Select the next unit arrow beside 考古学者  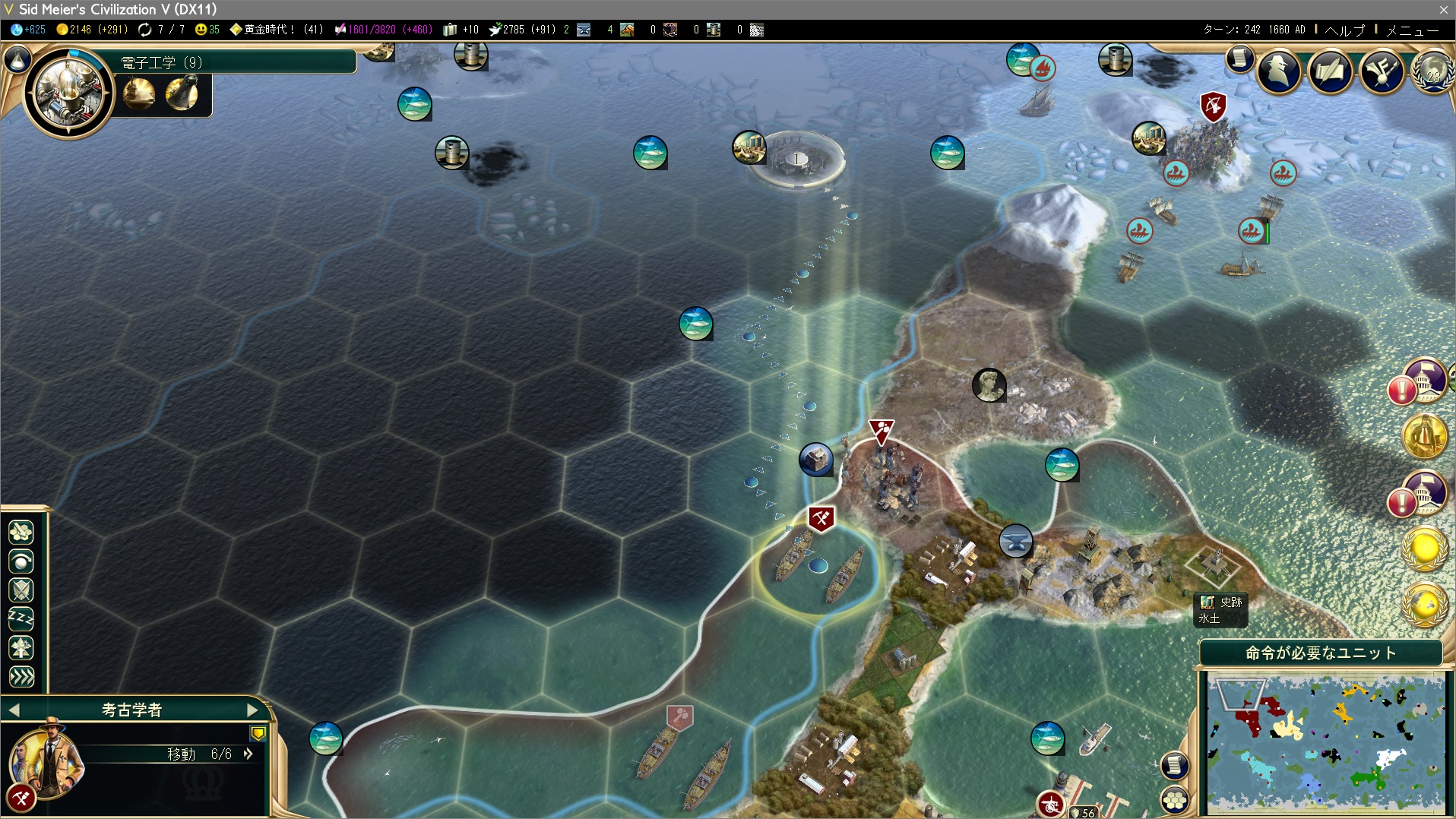[253, 710]
